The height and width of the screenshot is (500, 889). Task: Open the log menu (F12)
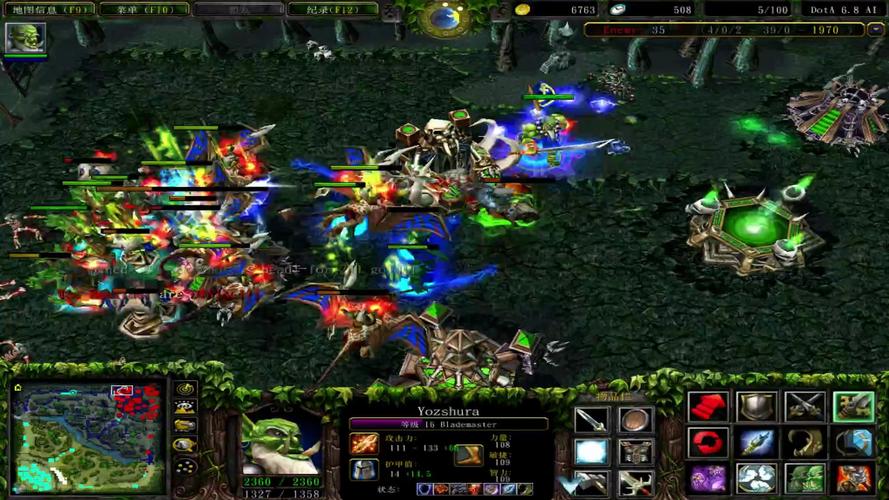[x=333, y=9]
